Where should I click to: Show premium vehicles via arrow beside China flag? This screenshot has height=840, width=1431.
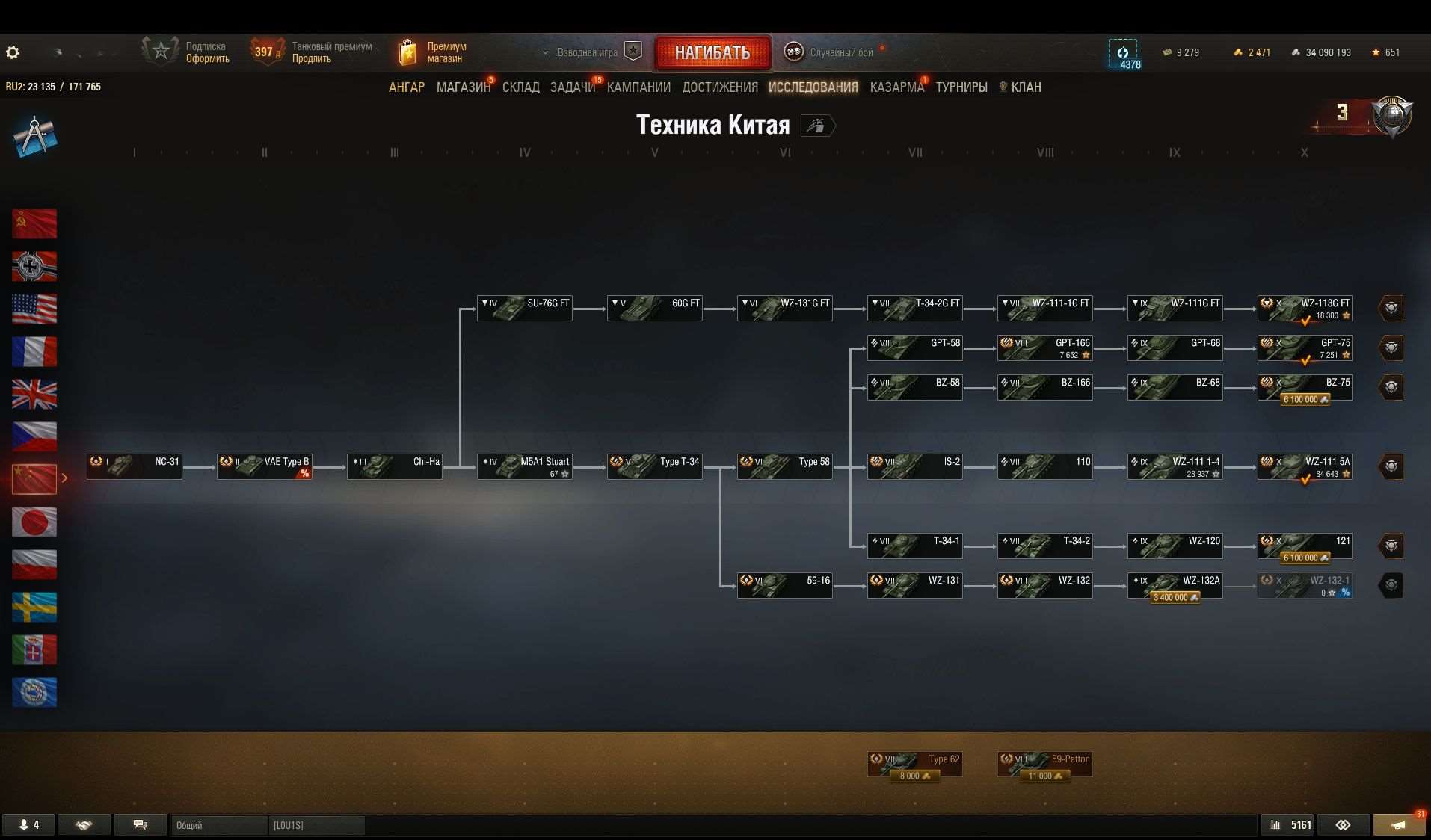(x=66, y=479)
